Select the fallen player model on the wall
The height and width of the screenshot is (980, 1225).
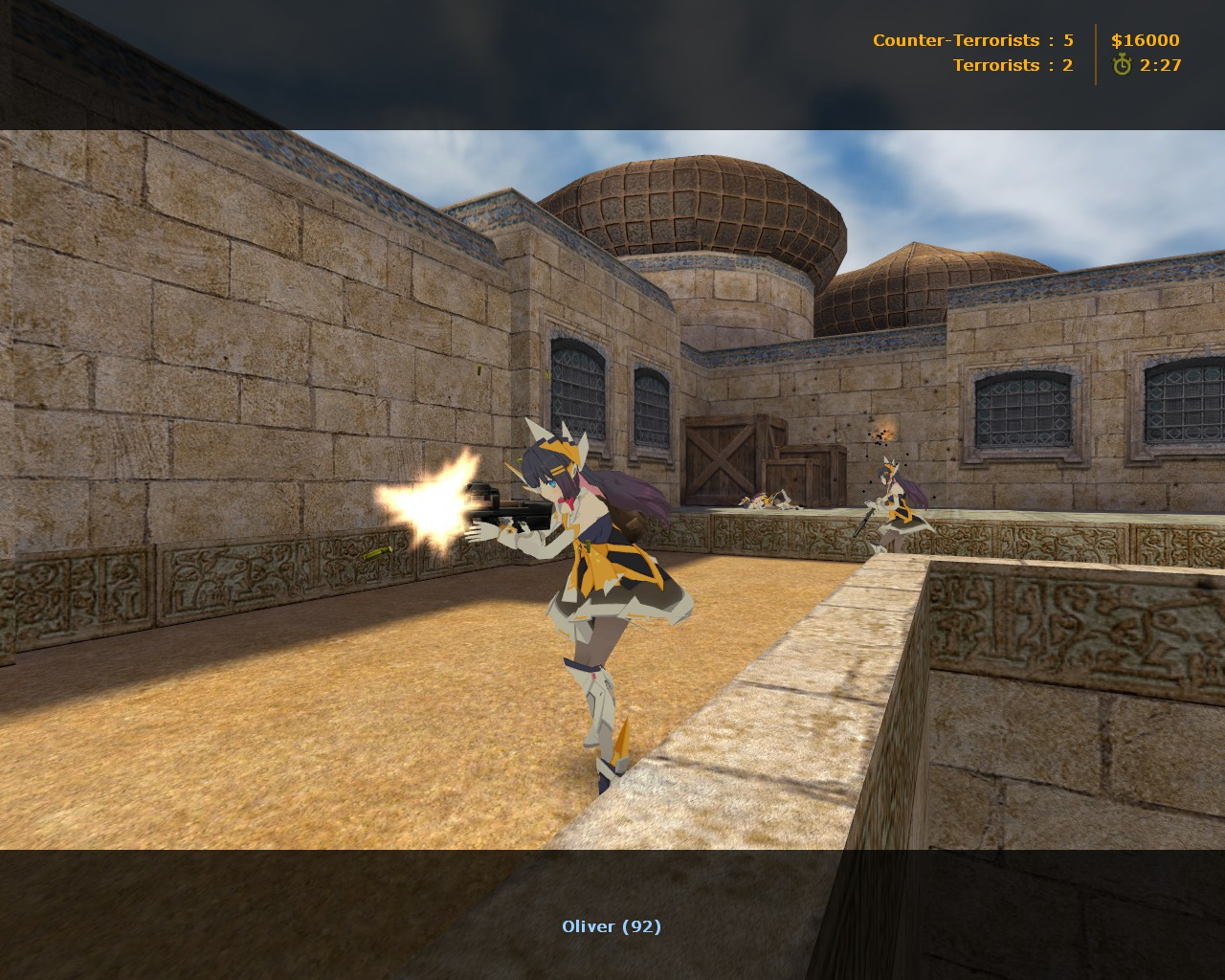tap(766, 499)
